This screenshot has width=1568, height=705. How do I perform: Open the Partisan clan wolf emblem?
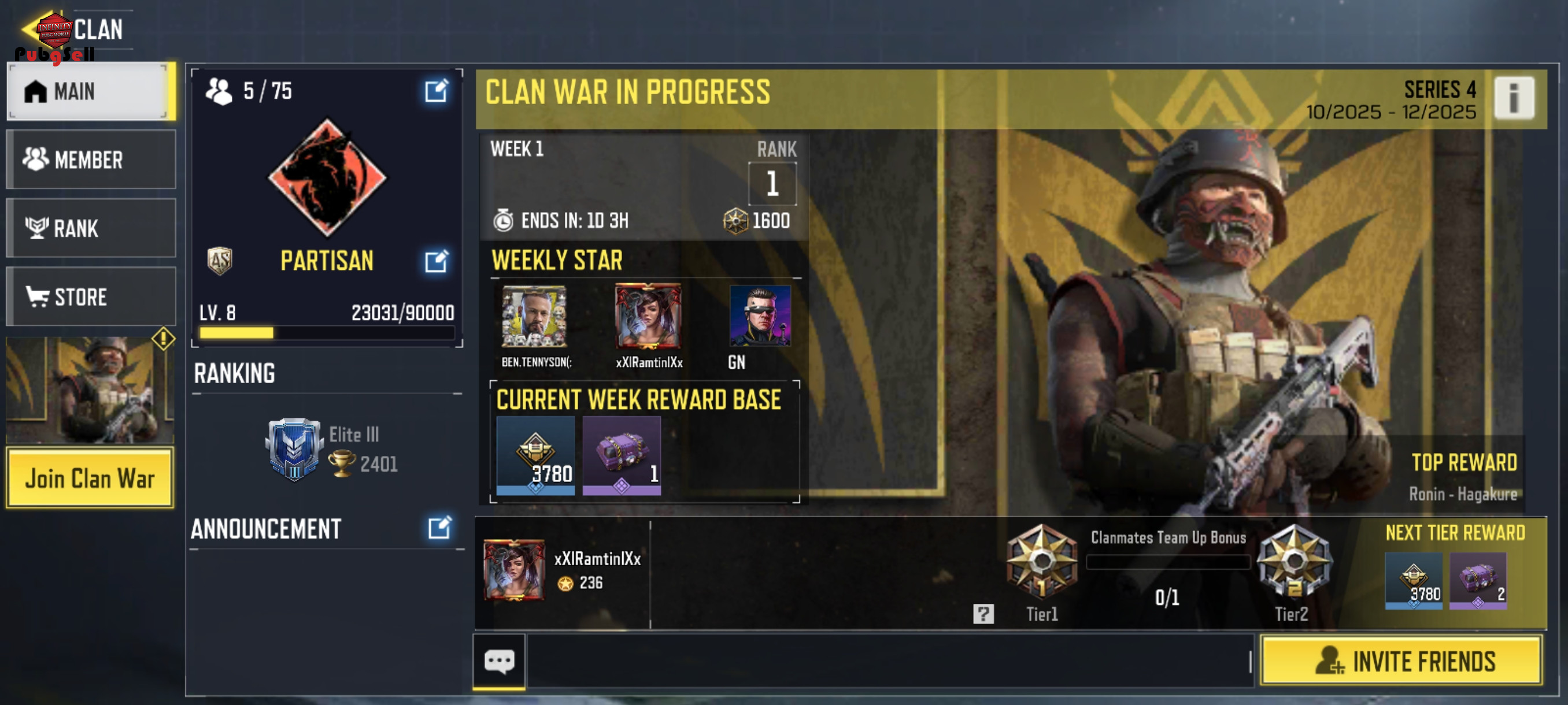click(327, 177)
